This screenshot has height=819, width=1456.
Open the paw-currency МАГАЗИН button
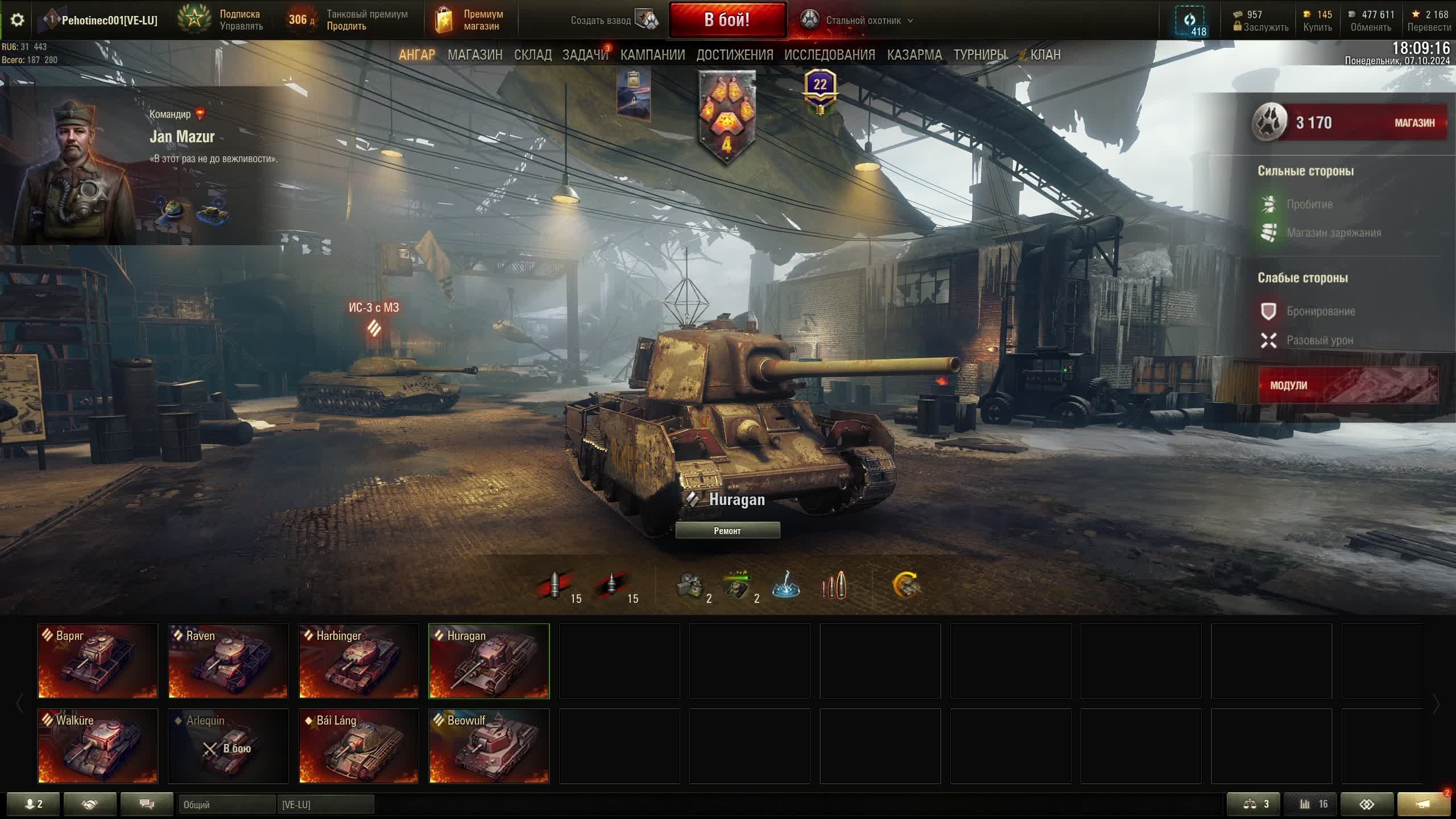pyautogui.click(x=1414, y=123)
